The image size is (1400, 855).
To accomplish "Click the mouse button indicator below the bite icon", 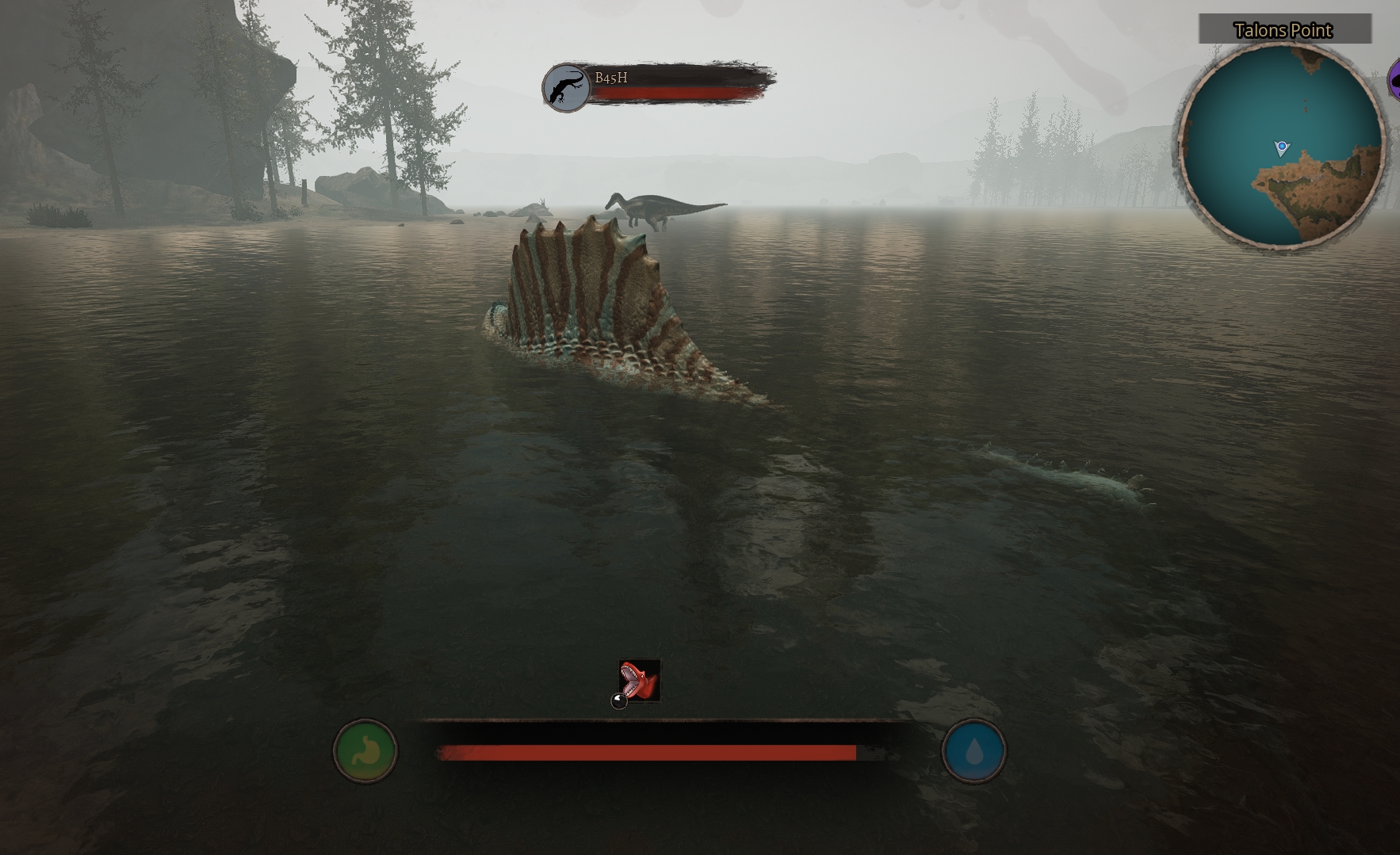I will (618, 700).
